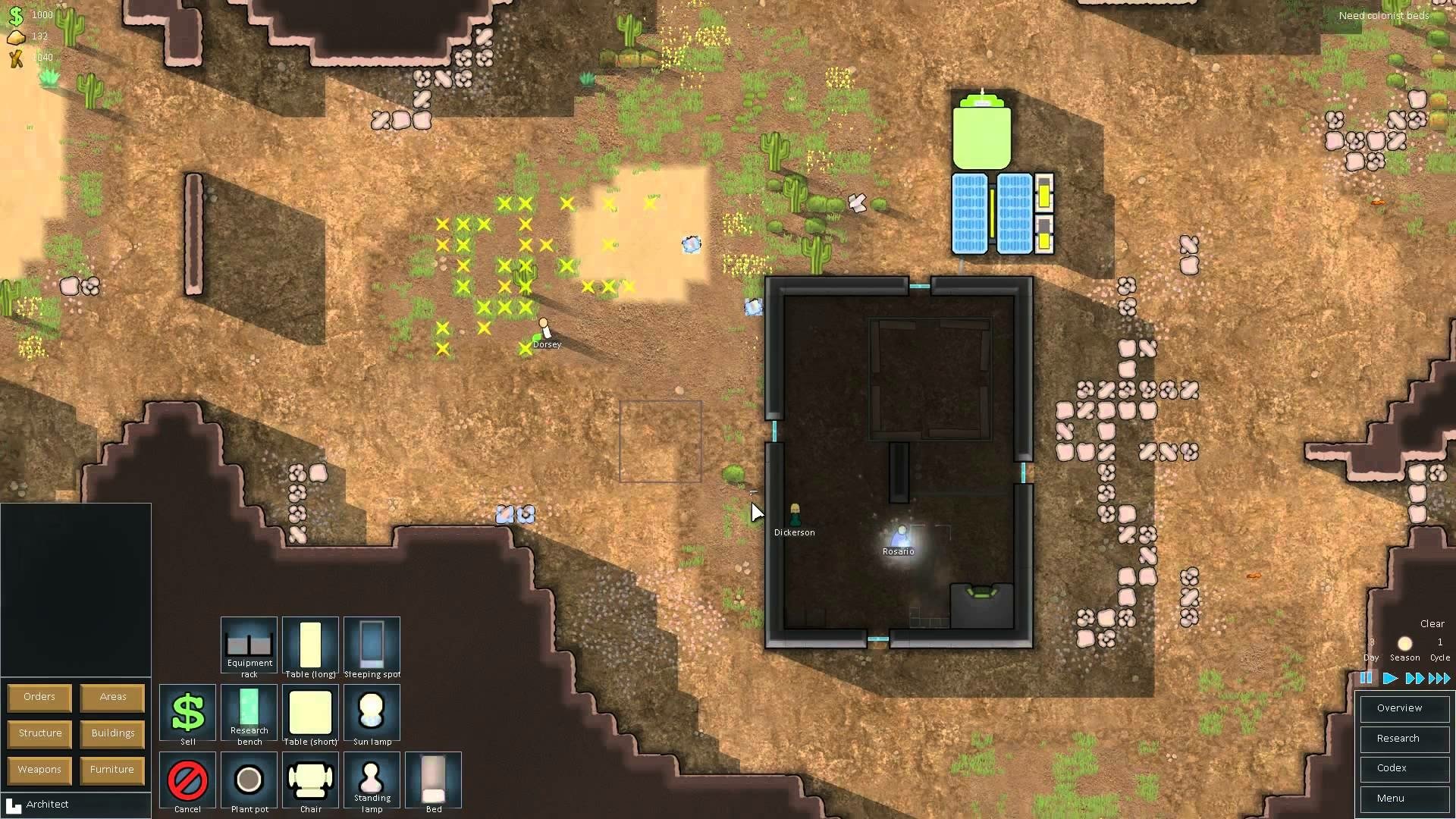The height and width of the screenshot is (819, 1456).
Task: Click the Sell dollar-sign icon
Action: 187,713
